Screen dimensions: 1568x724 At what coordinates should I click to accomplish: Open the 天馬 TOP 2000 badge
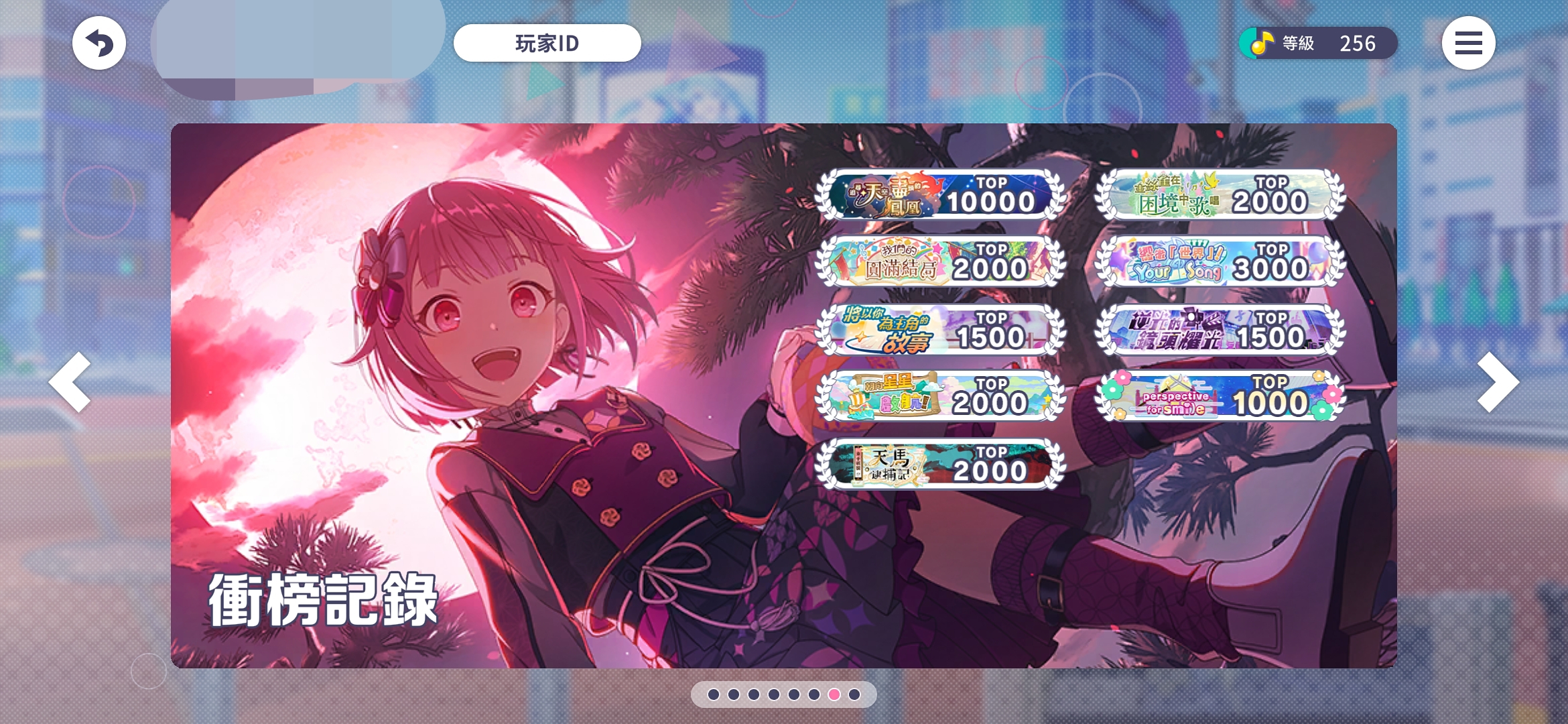pyautogui.click(x=939, y=464)
